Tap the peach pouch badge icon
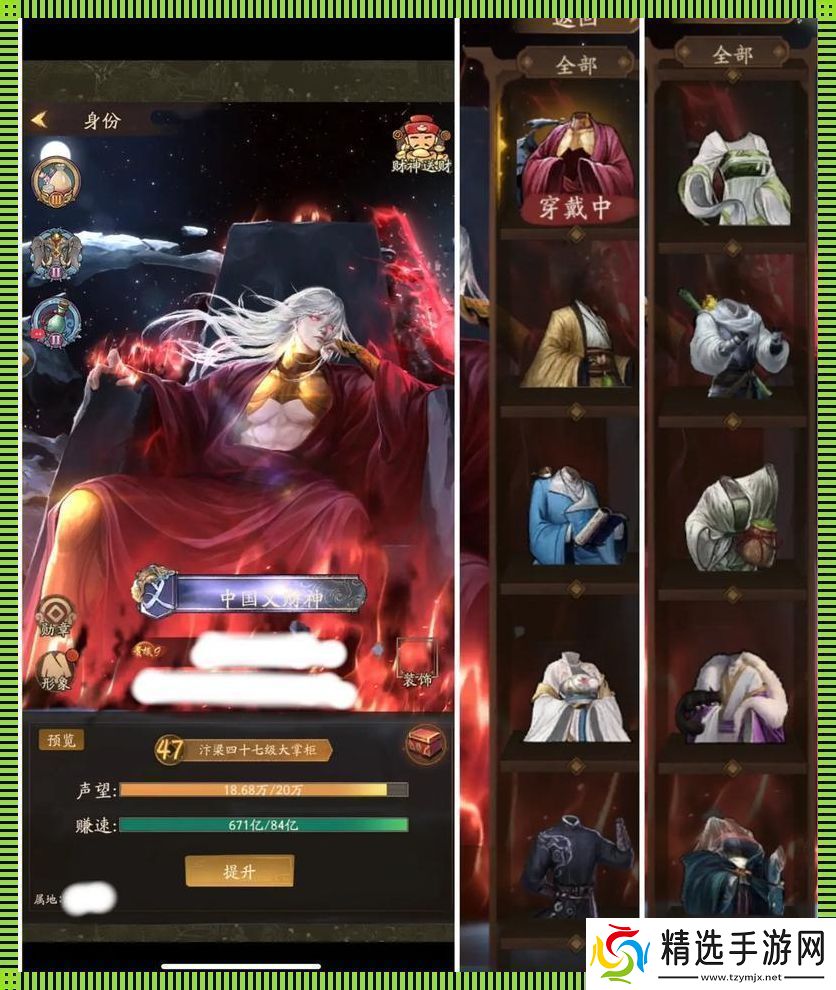Screen dimensions: 836x990 [56, 182]
